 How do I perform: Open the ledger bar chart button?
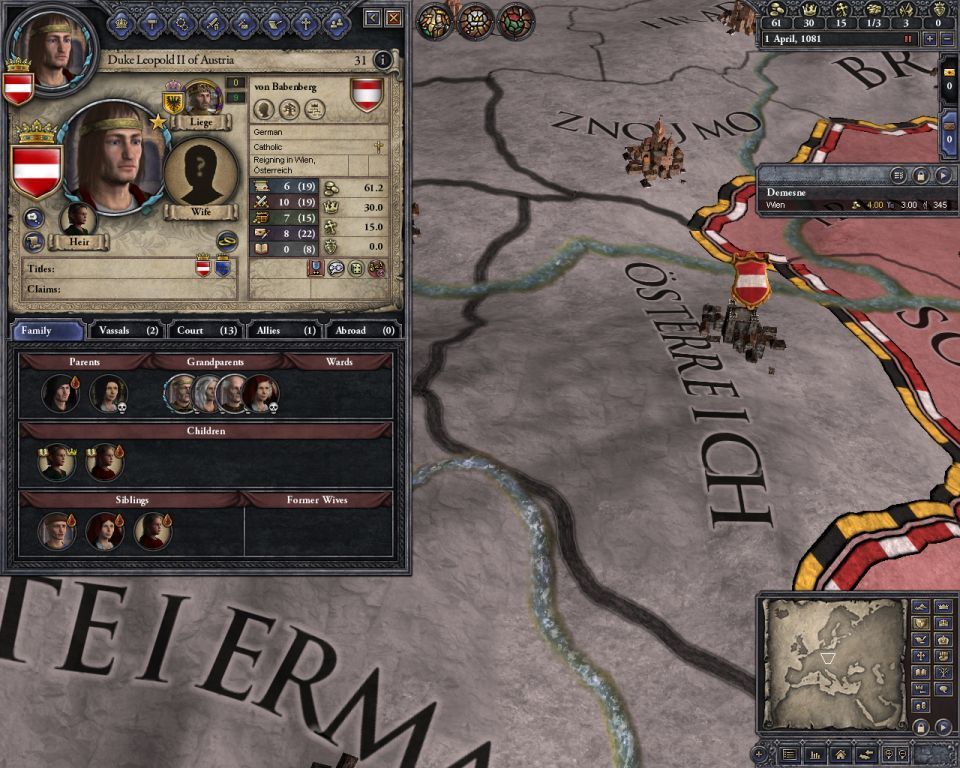814,754
